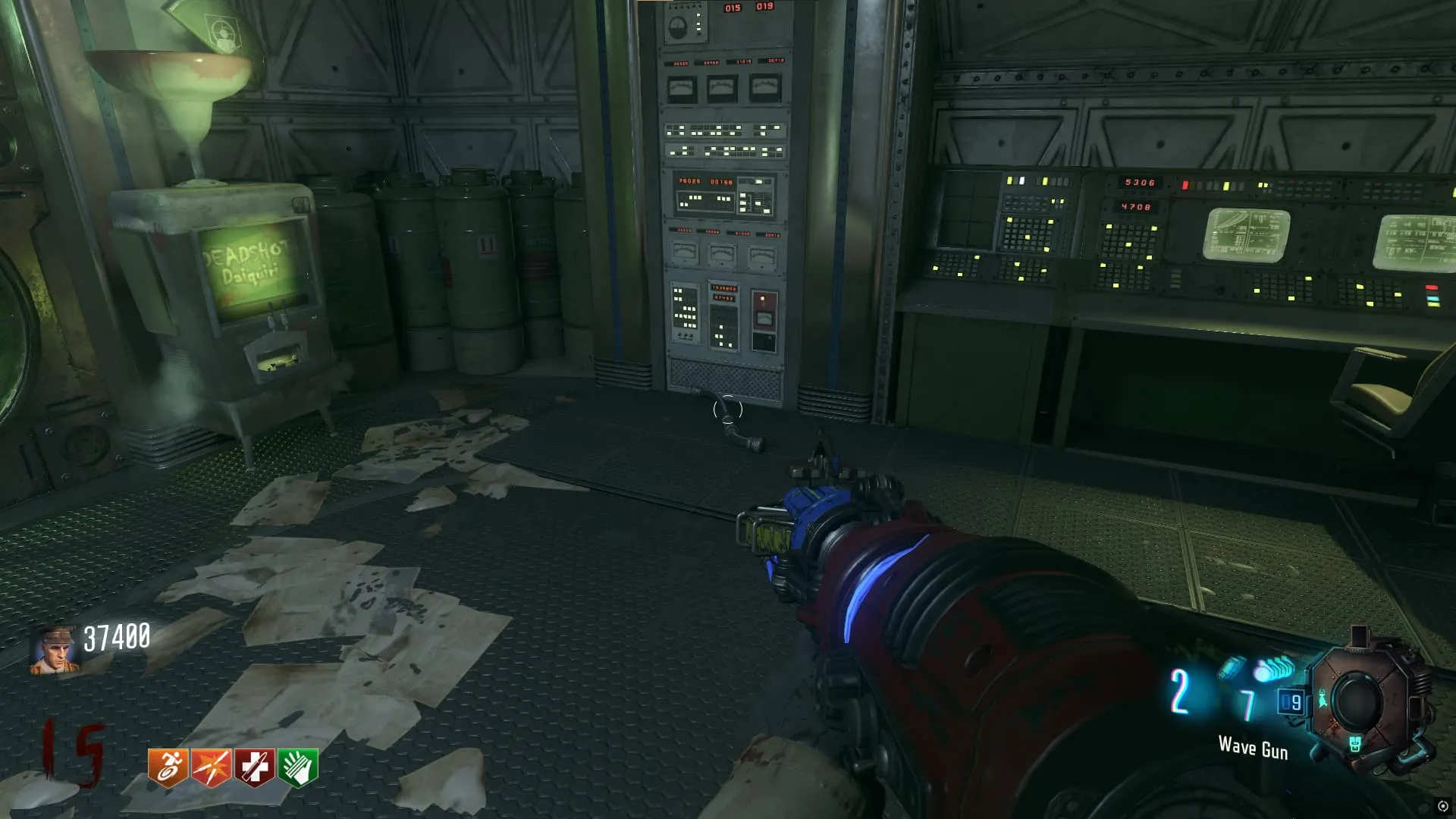This screenshot has height=819, width=1456.
Task: Select the Stamin-Up running man perk icon
Action: coord(168,767)
